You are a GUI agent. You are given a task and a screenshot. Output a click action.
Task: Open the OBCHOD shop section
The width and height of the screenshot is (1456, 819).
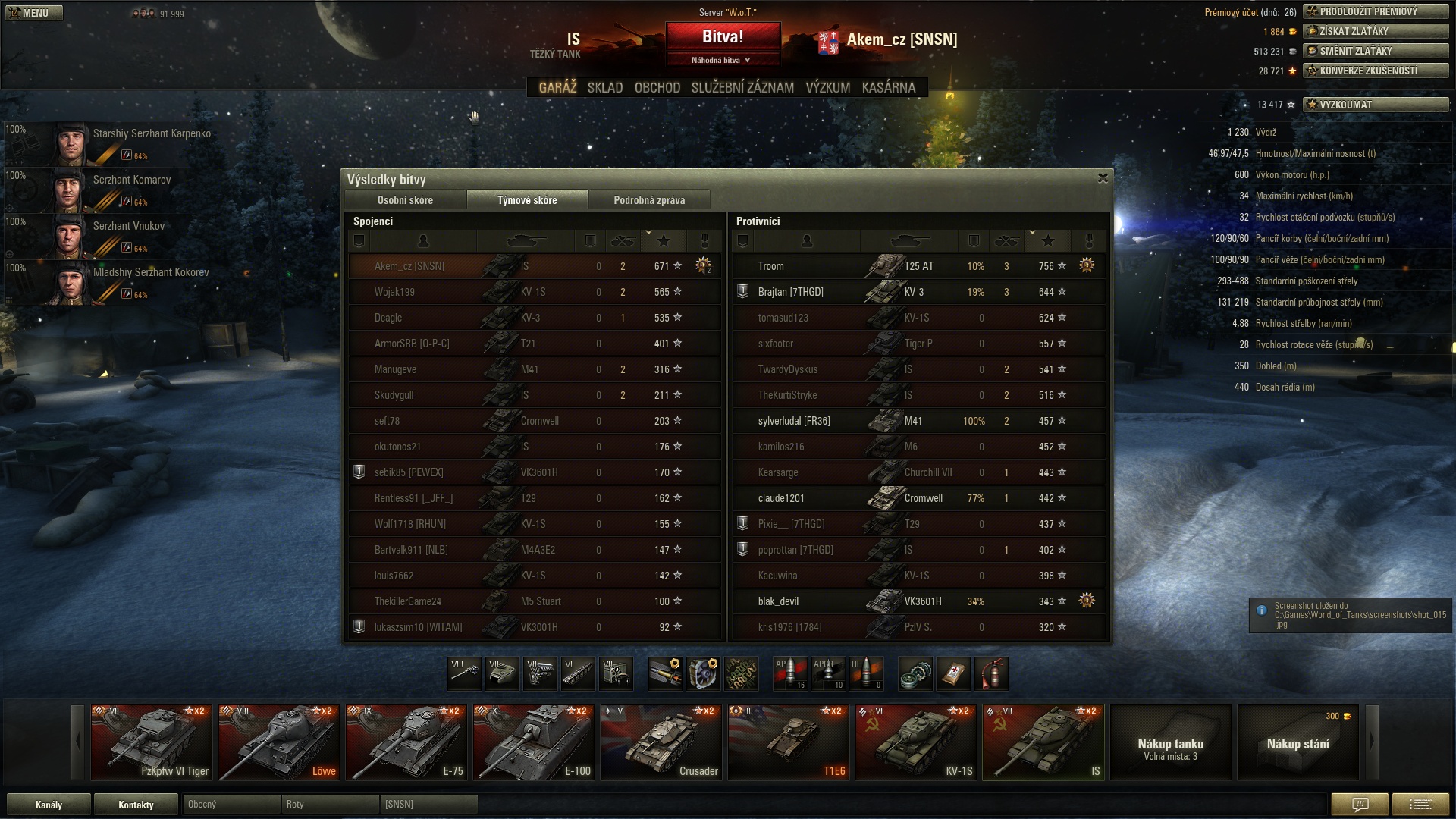[657, 88]
